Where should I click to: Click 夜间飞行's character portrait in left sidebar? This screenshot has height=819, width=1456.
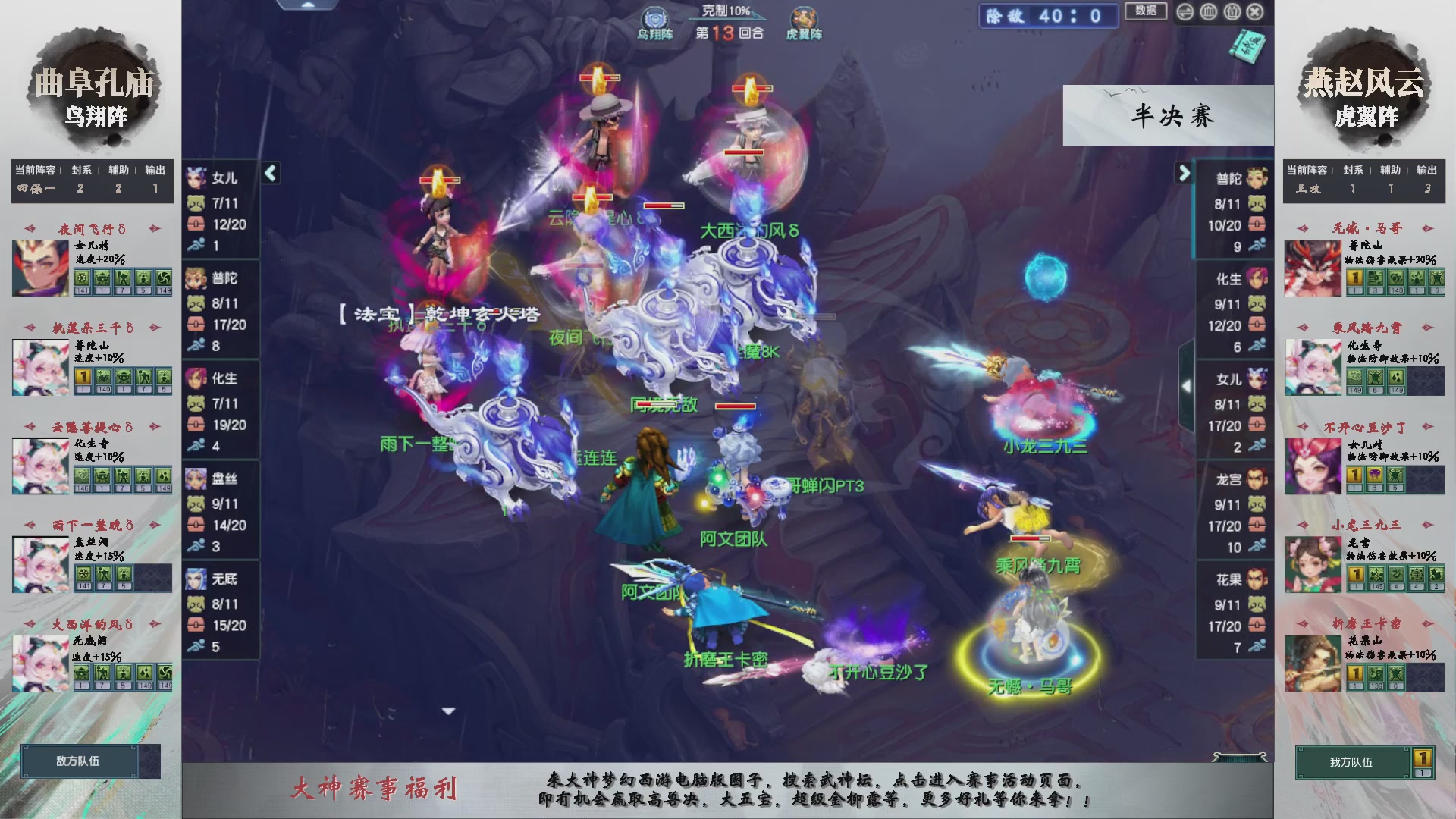point(39,267)
